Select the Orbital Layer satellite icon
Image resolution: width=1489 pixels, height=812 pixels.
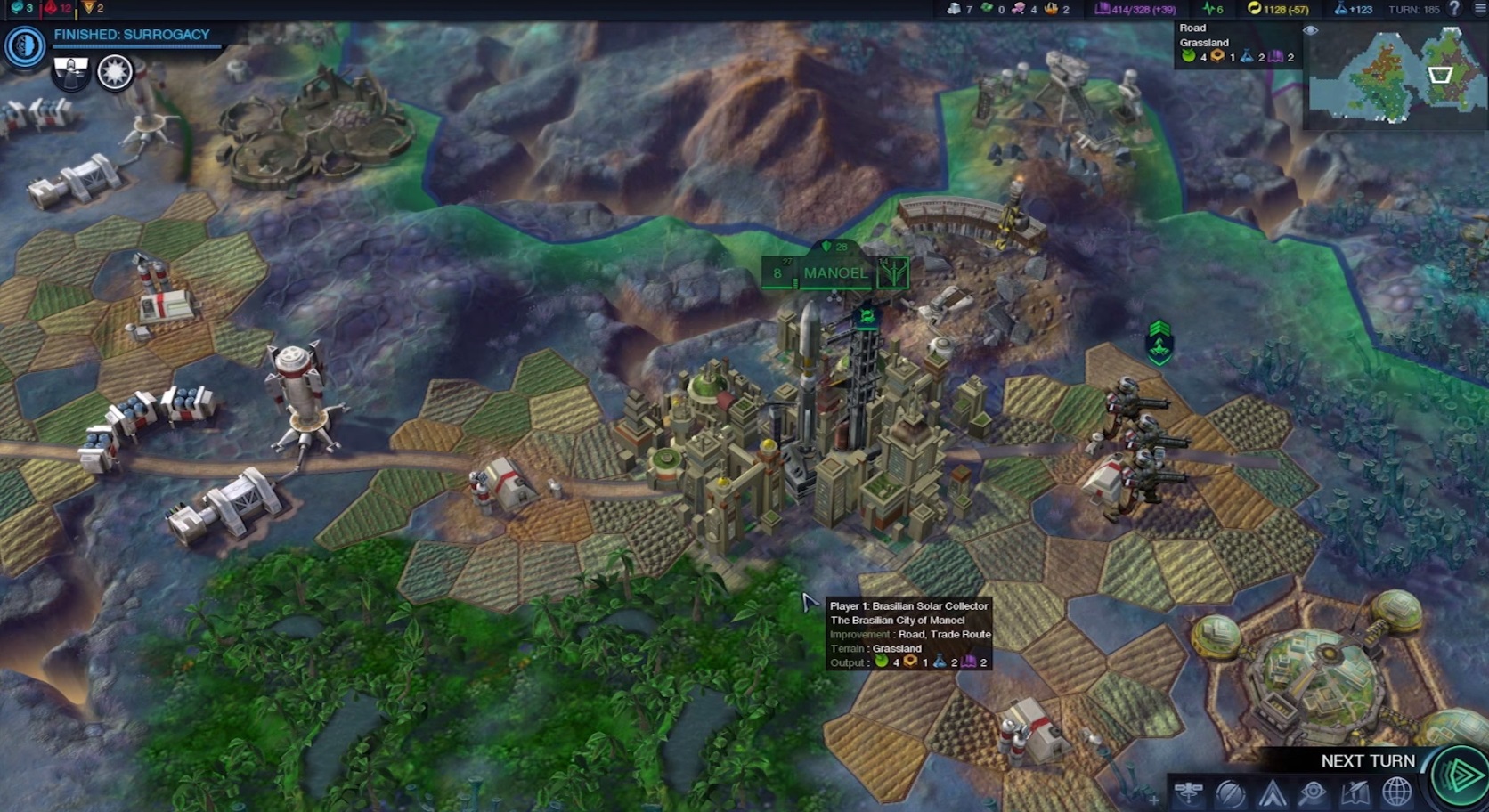(1189, 792)
